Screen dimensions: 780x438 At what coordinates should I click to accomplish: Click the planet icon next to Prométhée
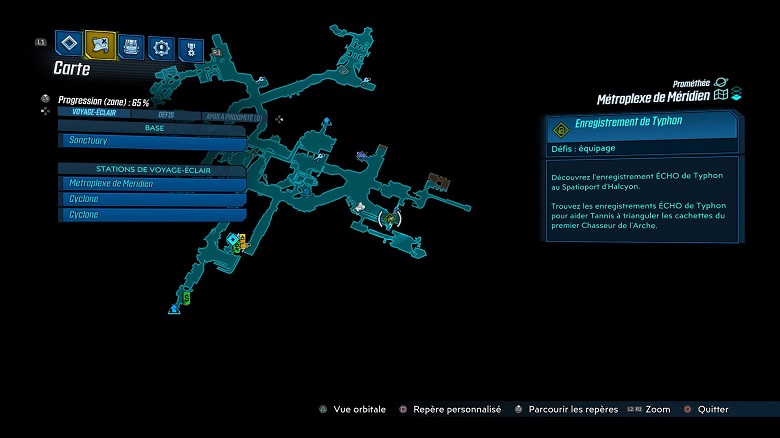(722, 82)
